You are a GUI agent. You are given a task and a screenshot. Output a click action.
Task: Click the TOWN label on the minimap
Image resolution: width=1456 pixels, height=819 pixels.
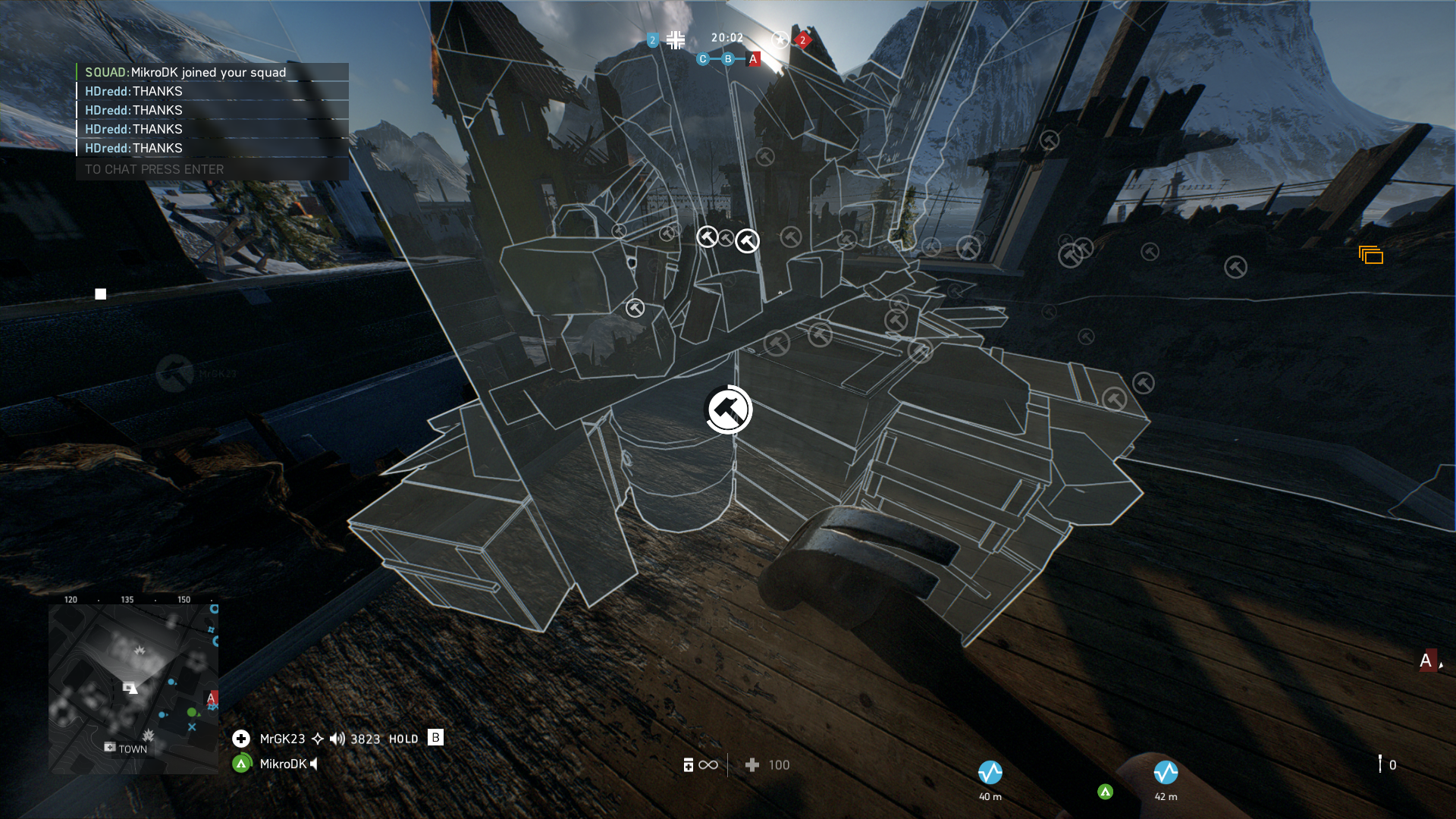133,749
